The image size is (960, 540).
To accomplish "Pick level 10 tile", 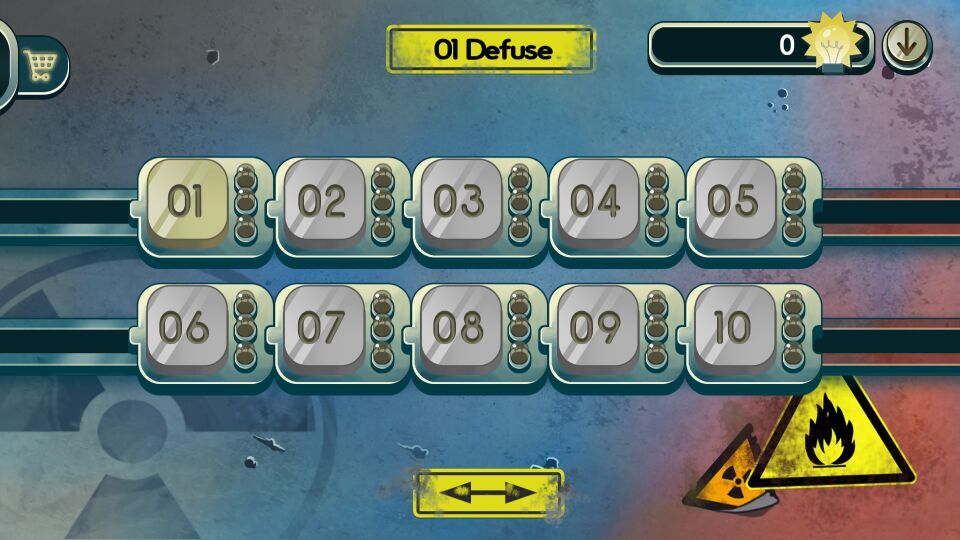I will click(x=733, y=328).
